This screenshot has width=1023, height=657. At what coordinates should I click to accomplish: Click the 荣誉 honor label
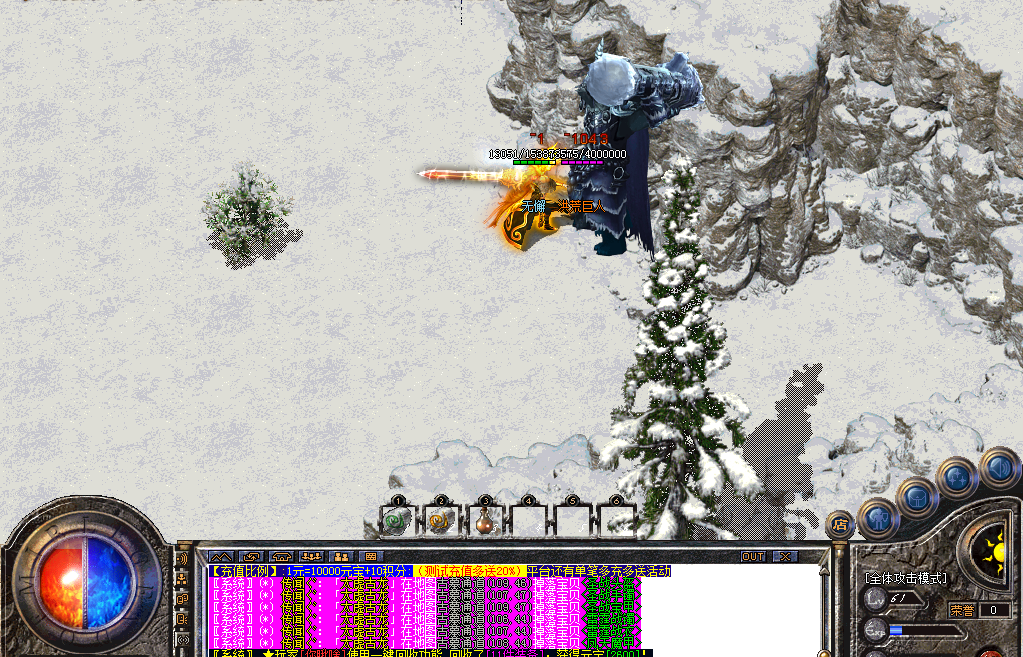pos(962,609)
